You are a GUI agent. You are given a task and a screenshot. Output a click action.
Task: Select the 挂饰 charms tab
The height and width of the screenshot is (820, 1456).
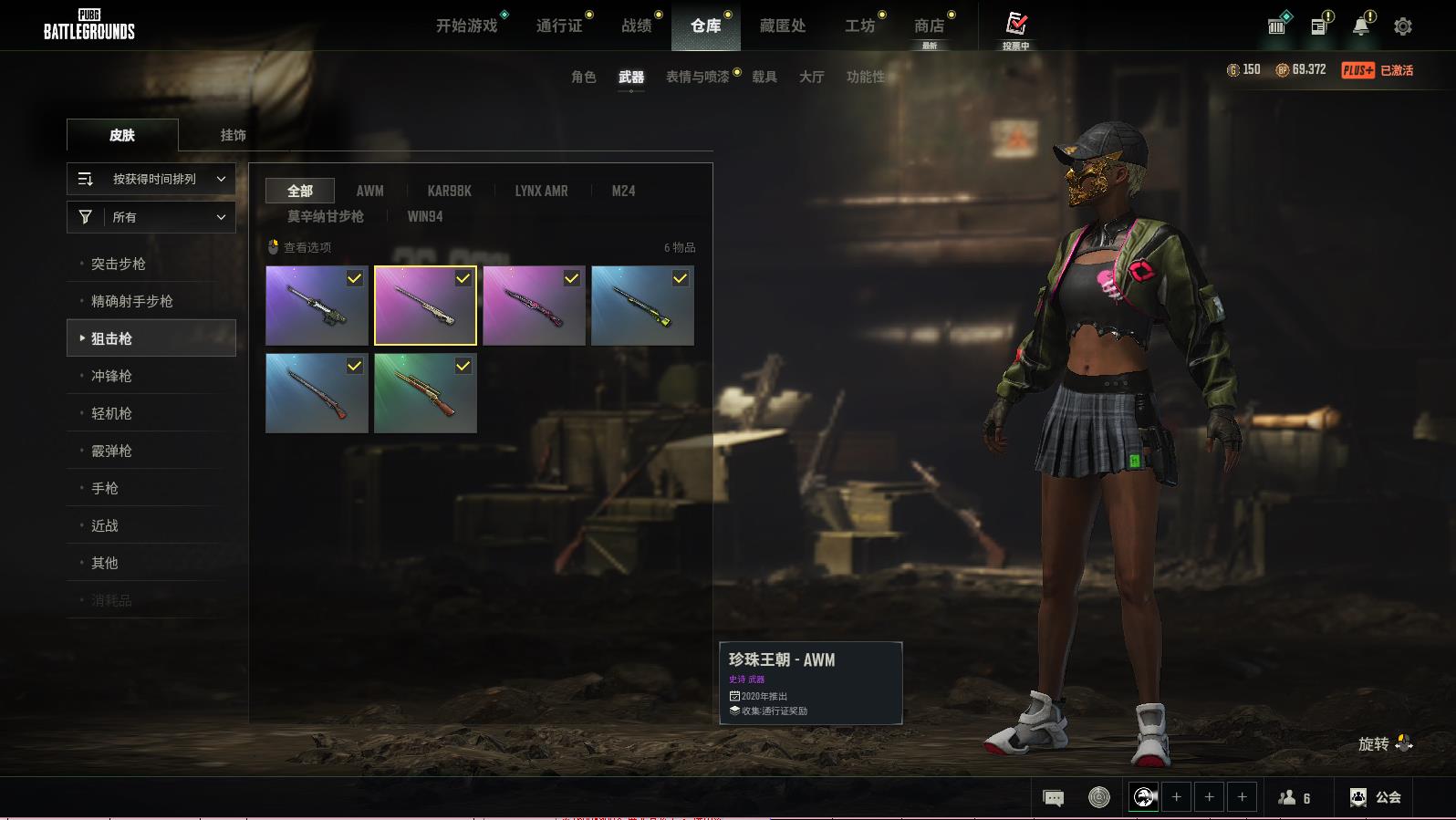(x=233, y=135)
